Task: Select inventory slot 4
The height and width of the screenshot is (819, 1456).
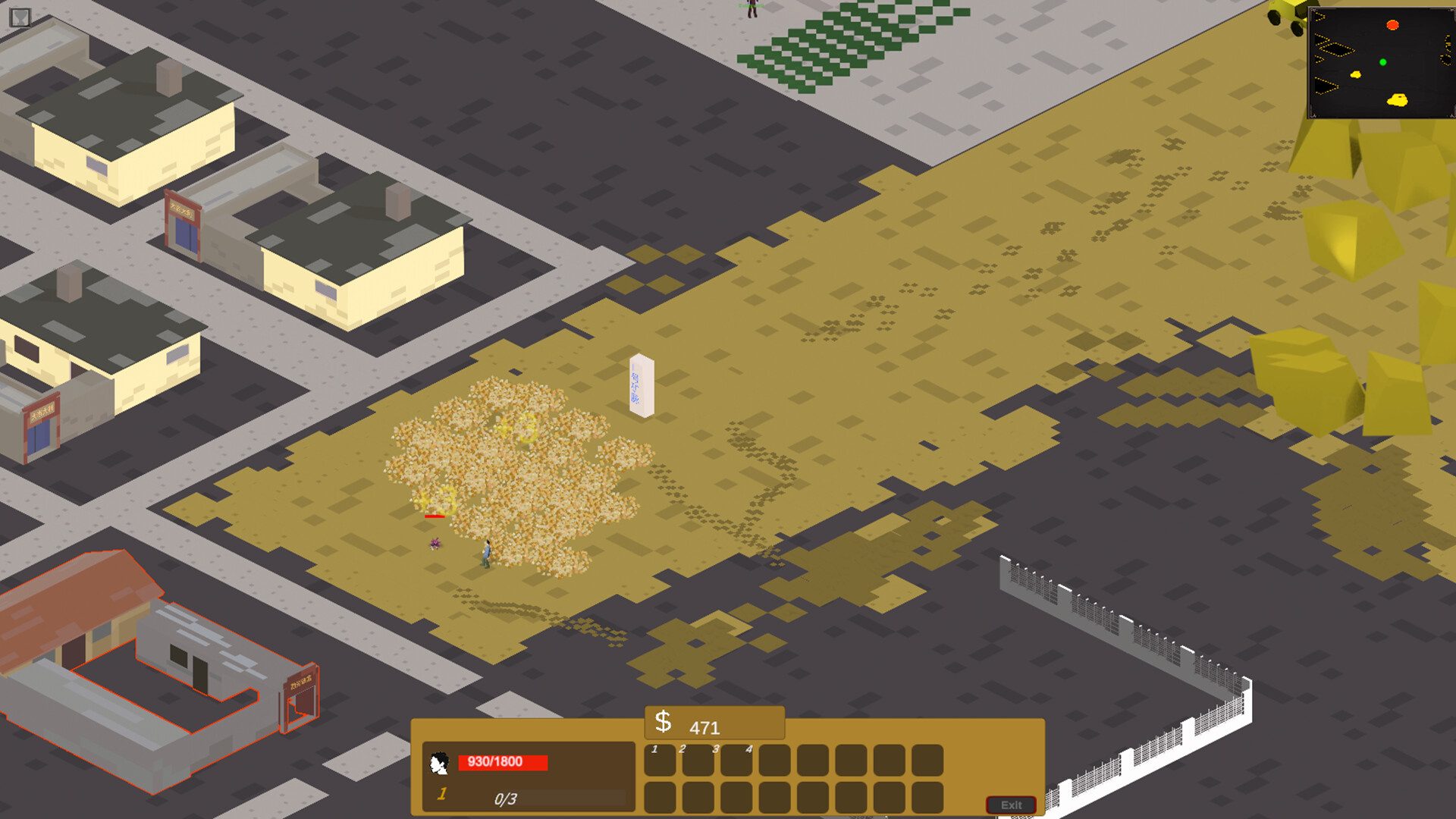Action: 774,761
